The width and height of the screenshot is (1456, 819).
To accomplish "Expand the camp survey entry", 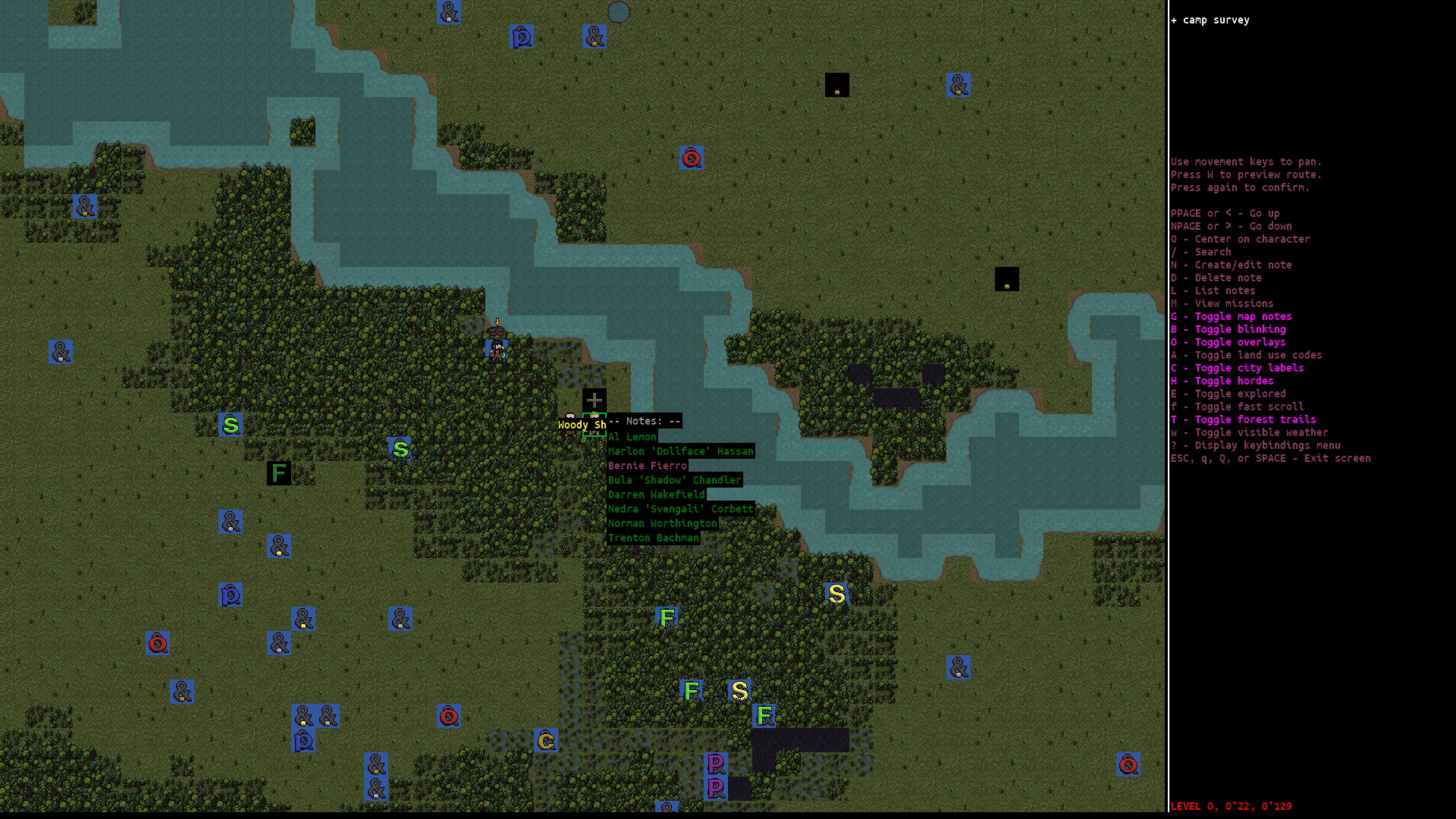I will coord(1210,20).
